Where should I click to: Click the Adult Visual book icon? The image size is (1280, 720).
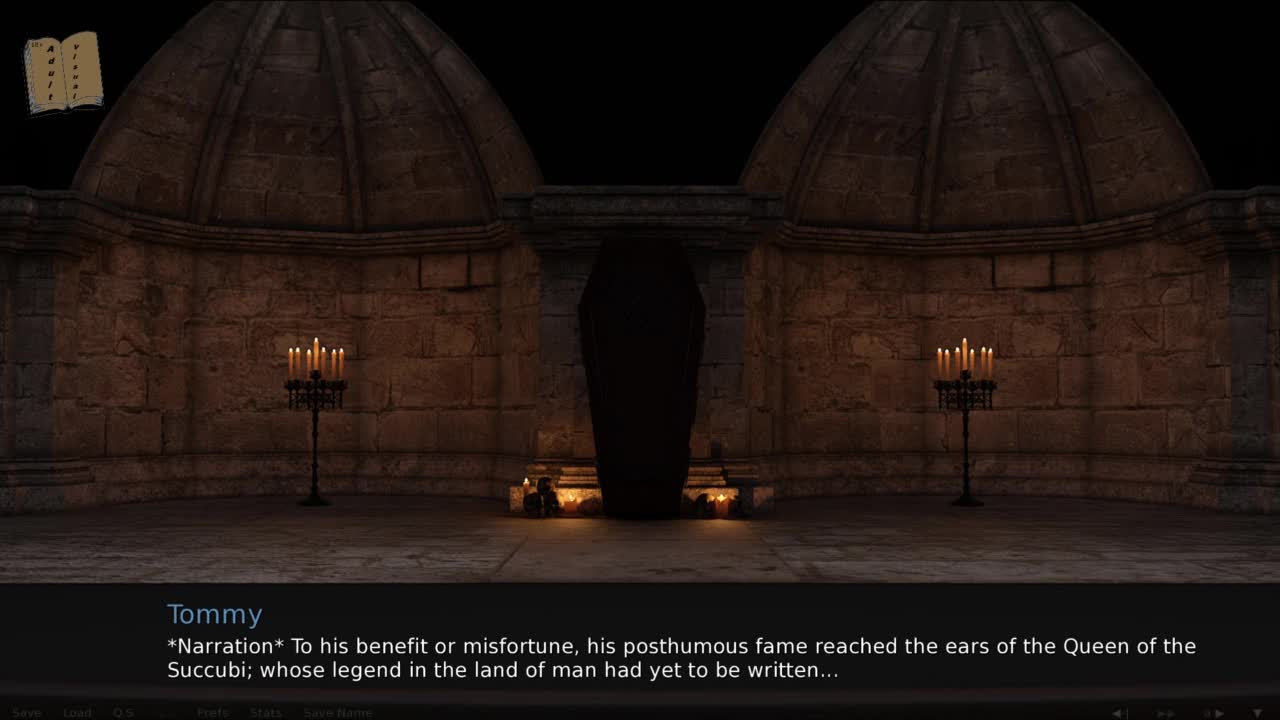coord(63,72)
